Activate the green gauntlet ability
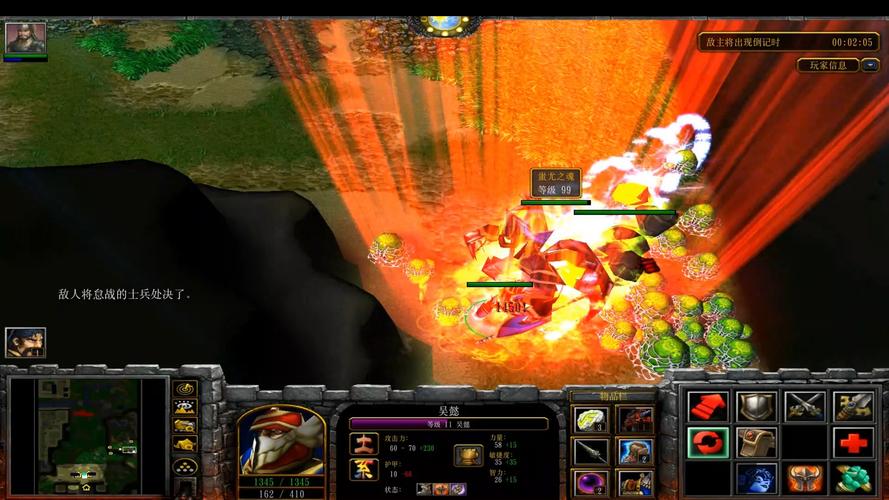The height and width of the screenshot is (500, 889). click(853, 478)
